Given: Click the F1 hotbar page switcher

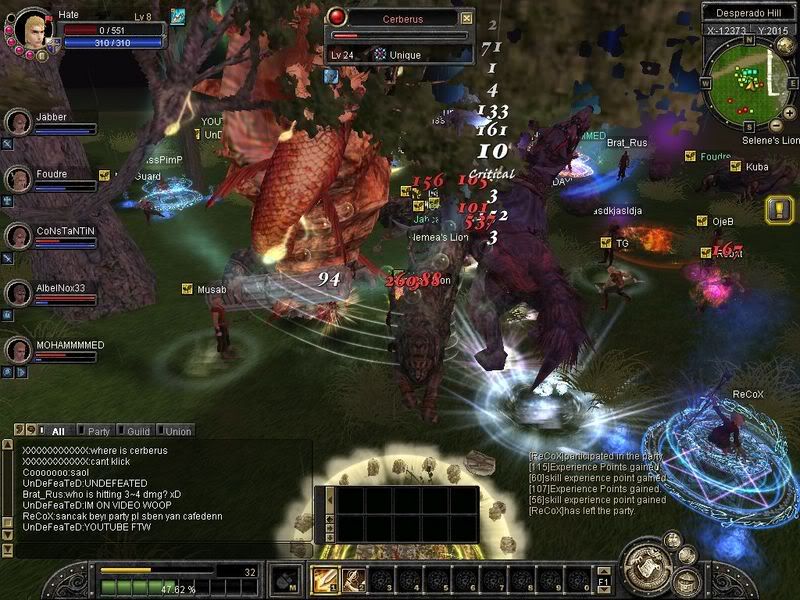Looking at the screenshot, I should 603,580.
